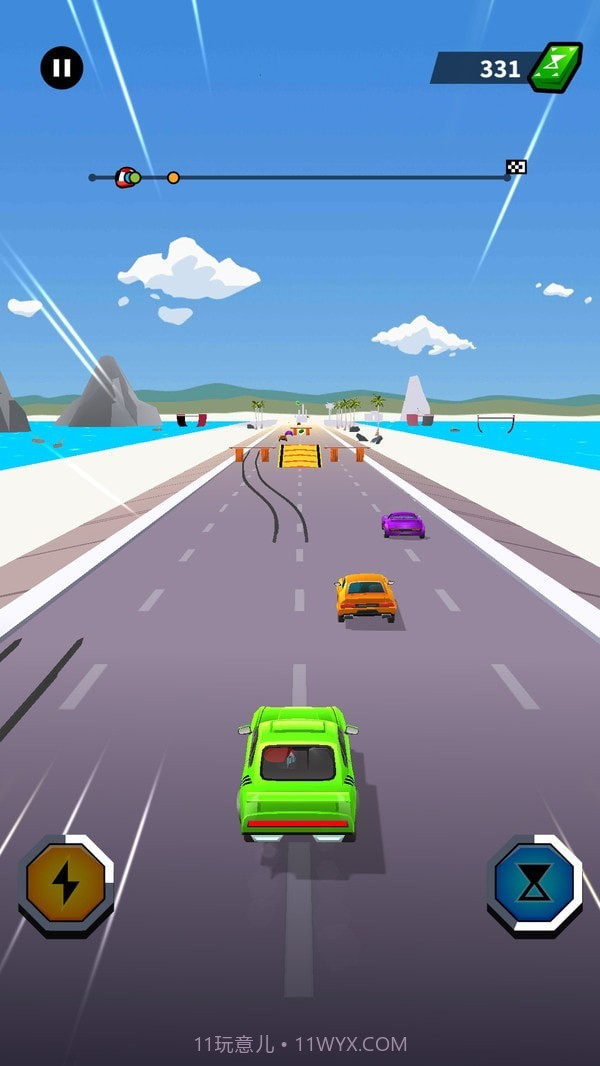
Task: Activate the lightning bolt boost ability
Action: (x=65, y=884)
